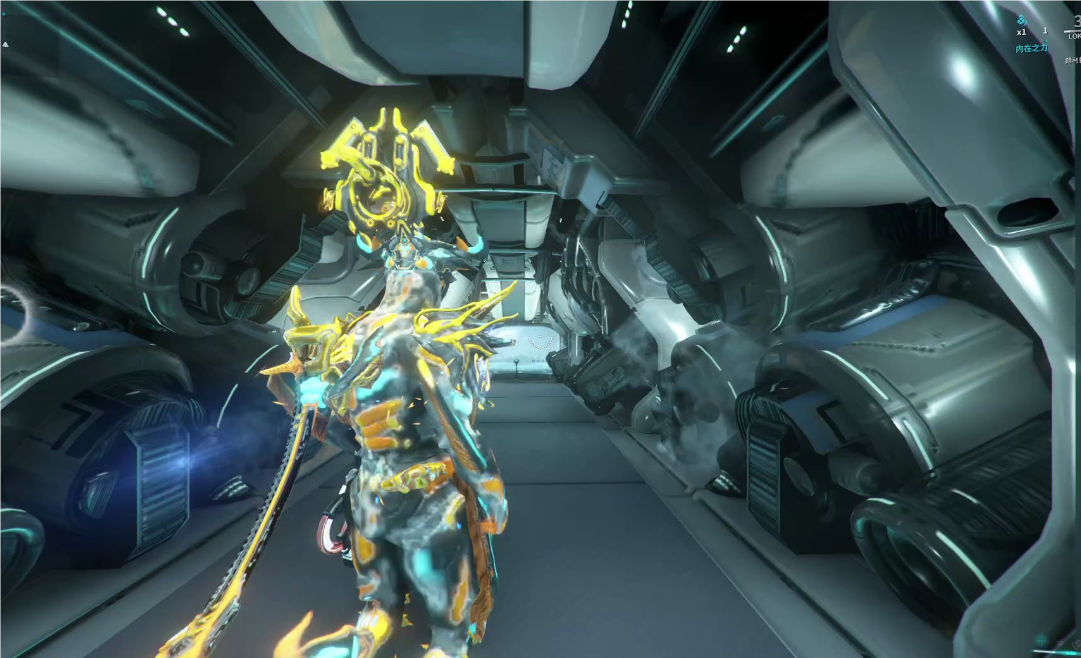
Task: Select the small white triangle marker icon
Action: 5,44
